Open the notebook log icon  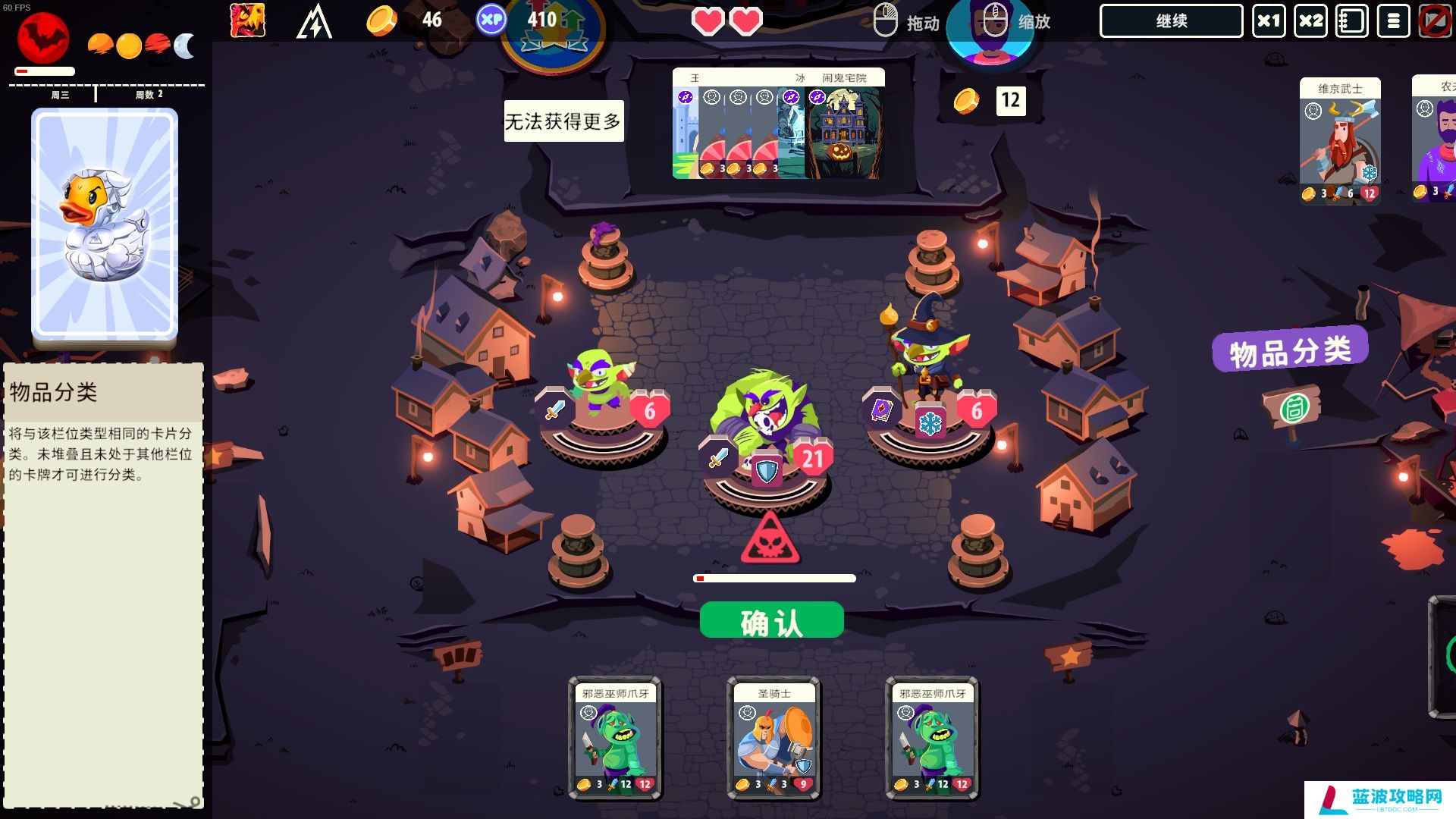point(1352,21)
